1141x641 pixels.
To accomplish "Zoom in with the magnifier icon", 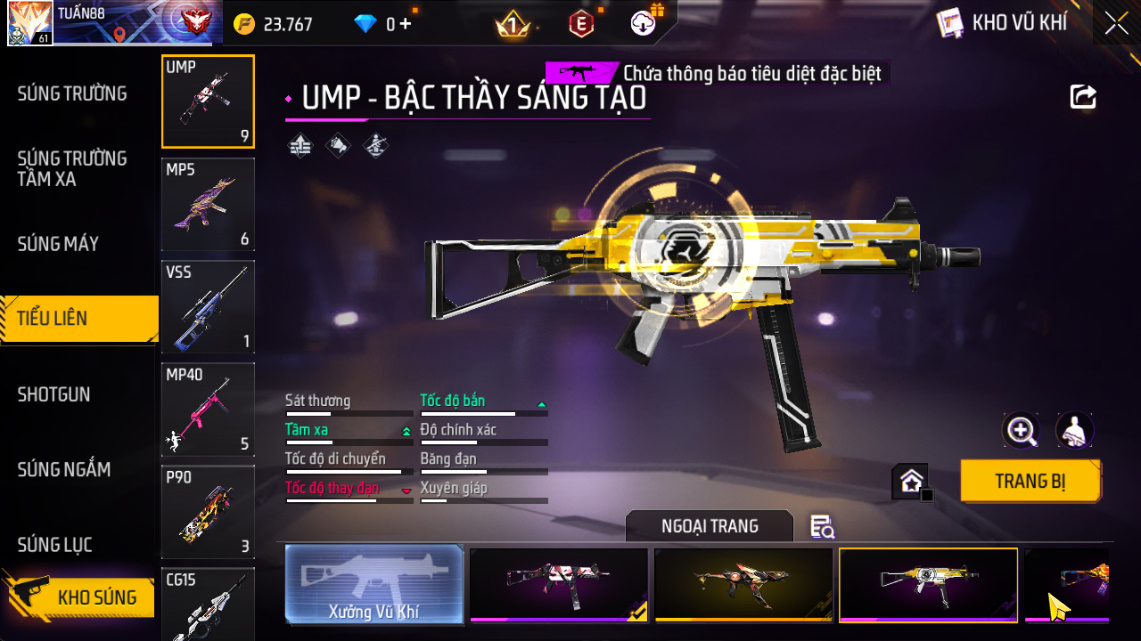I will pos(1021,431).
